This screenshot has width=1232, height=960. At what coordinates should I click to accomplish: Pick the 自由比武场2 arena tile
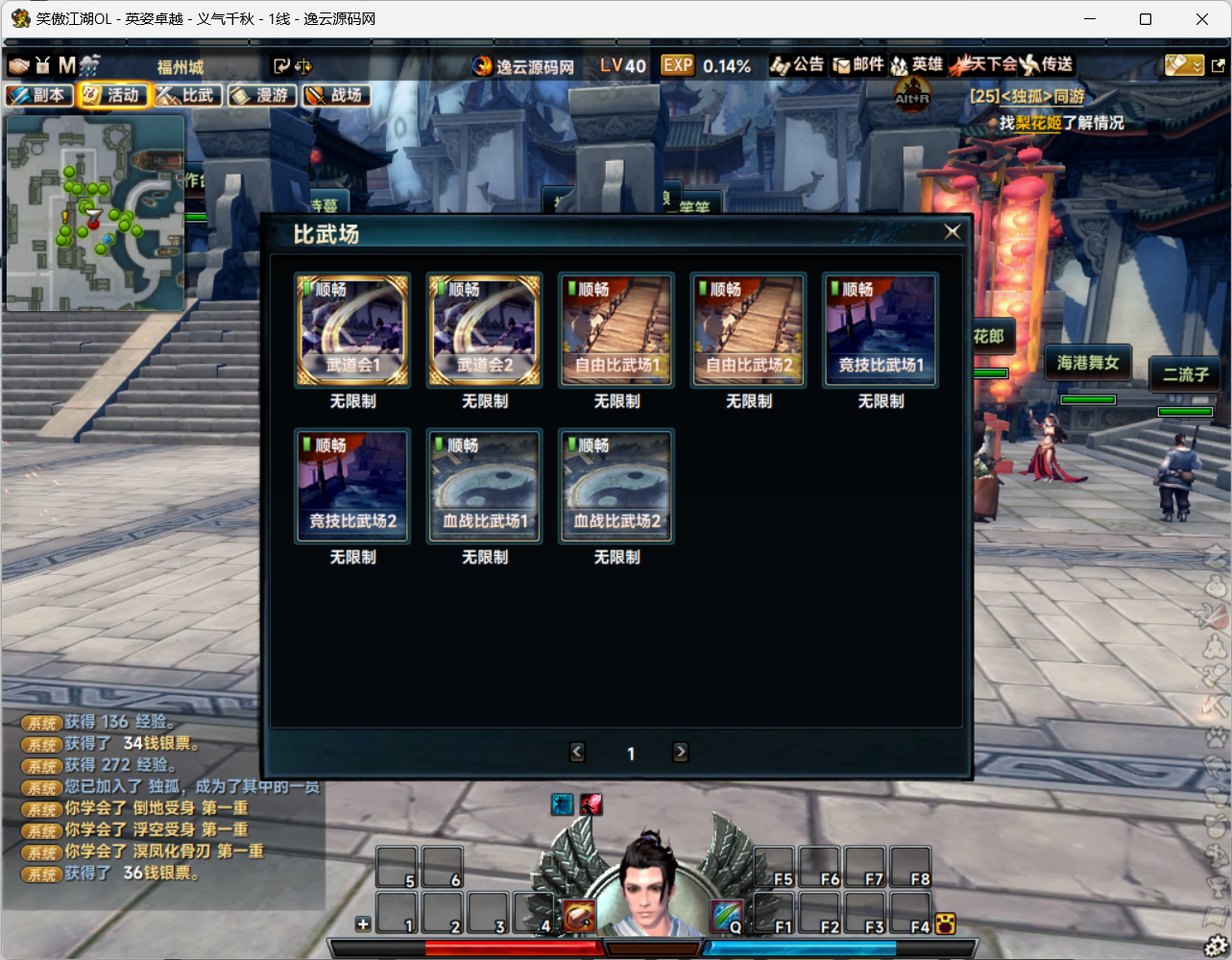pos(749,329)
